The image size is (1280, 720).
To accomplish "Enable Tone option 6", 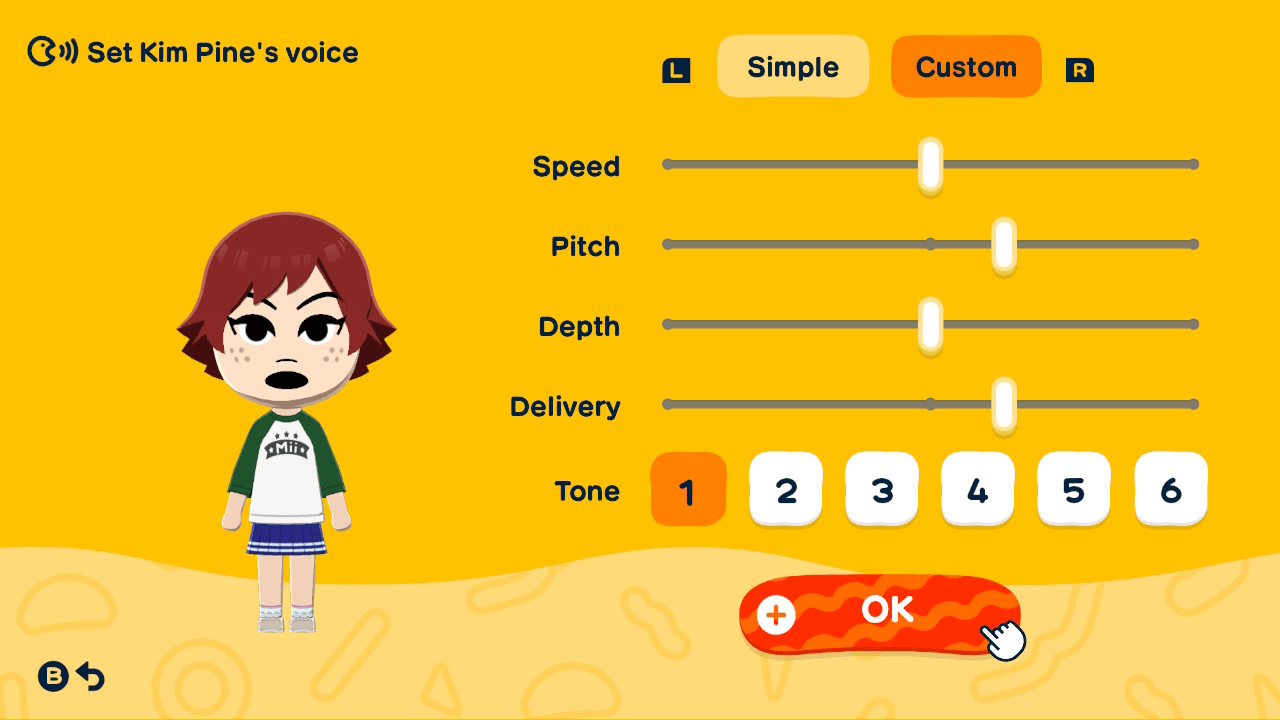I will (x=1170, y=489).
